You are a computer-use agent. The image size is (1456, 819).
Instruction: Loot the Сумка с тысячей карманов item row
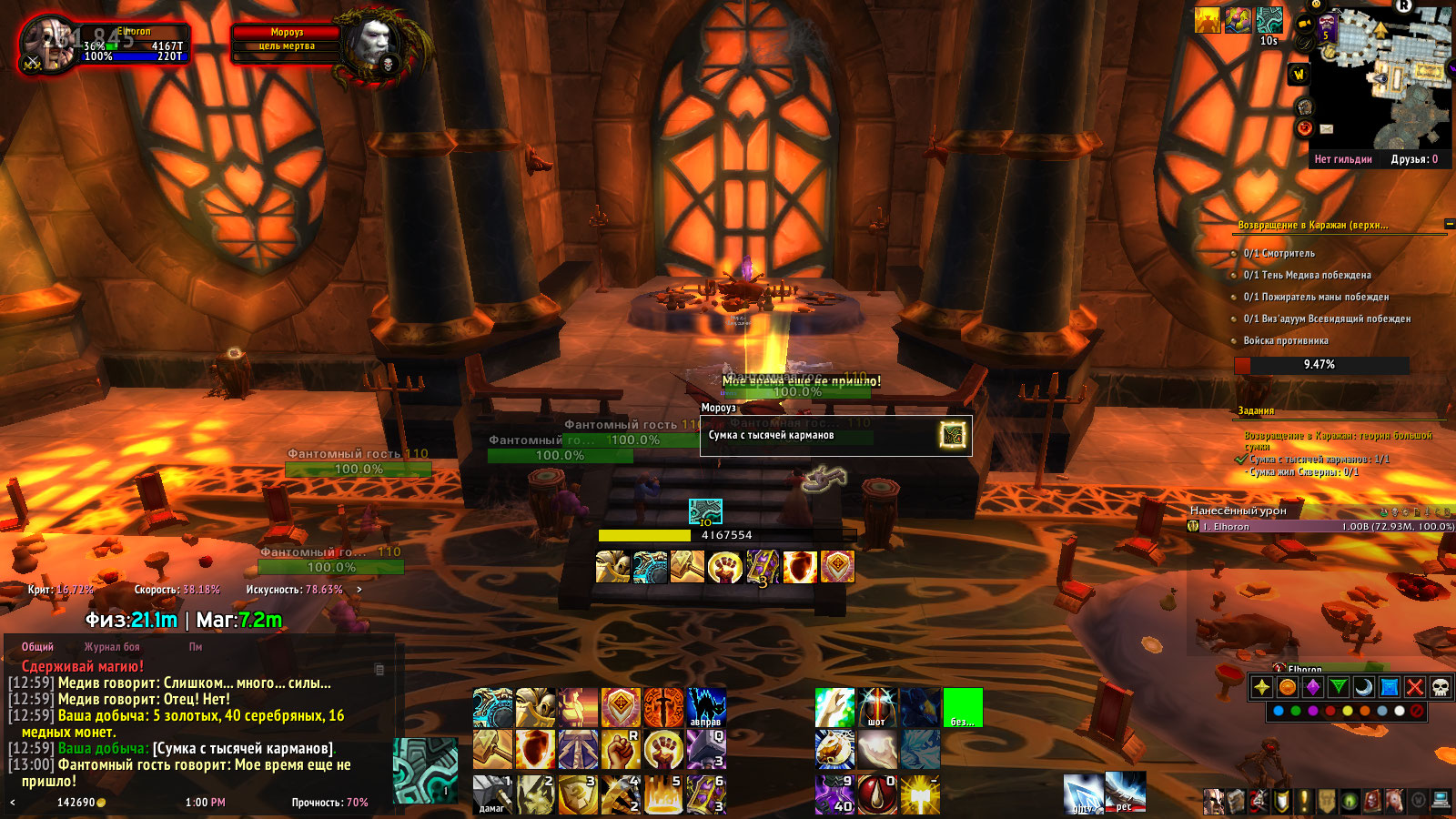835,436
